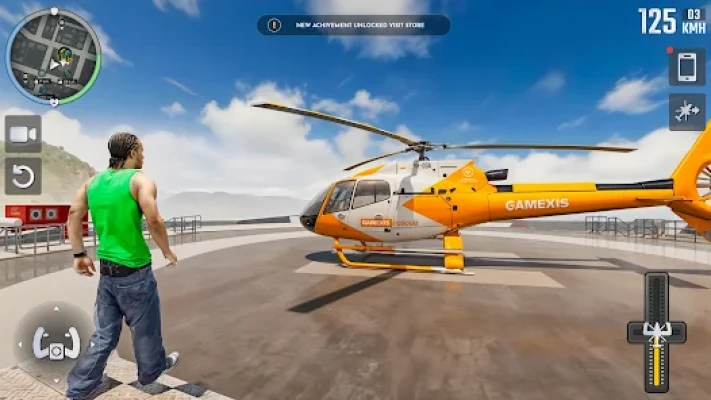711x400 pixels.
Task: Tap the airplane icon button
Action: coord(687,112)
